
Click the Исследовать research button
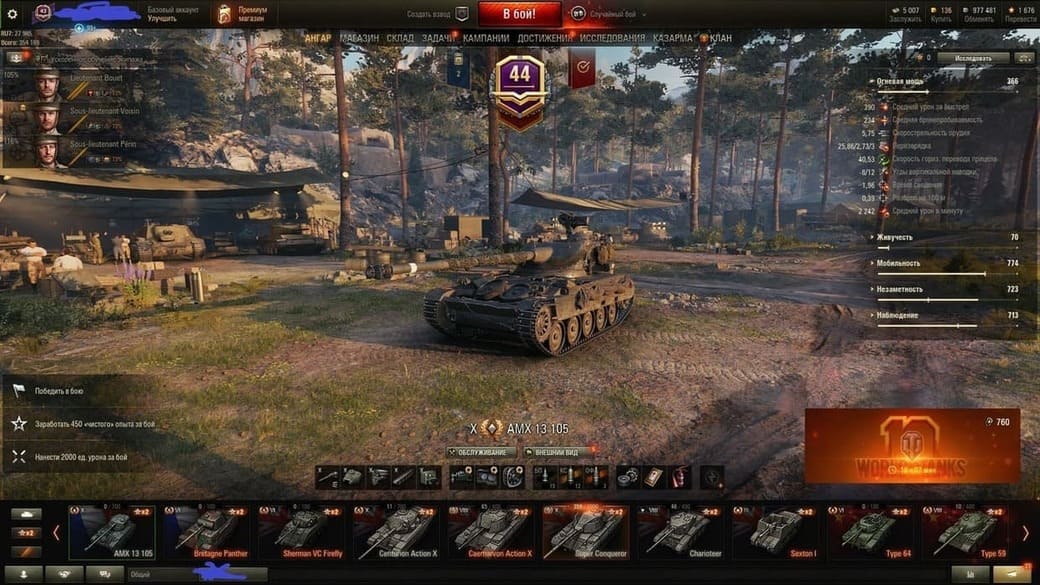(x=972, y=58)
